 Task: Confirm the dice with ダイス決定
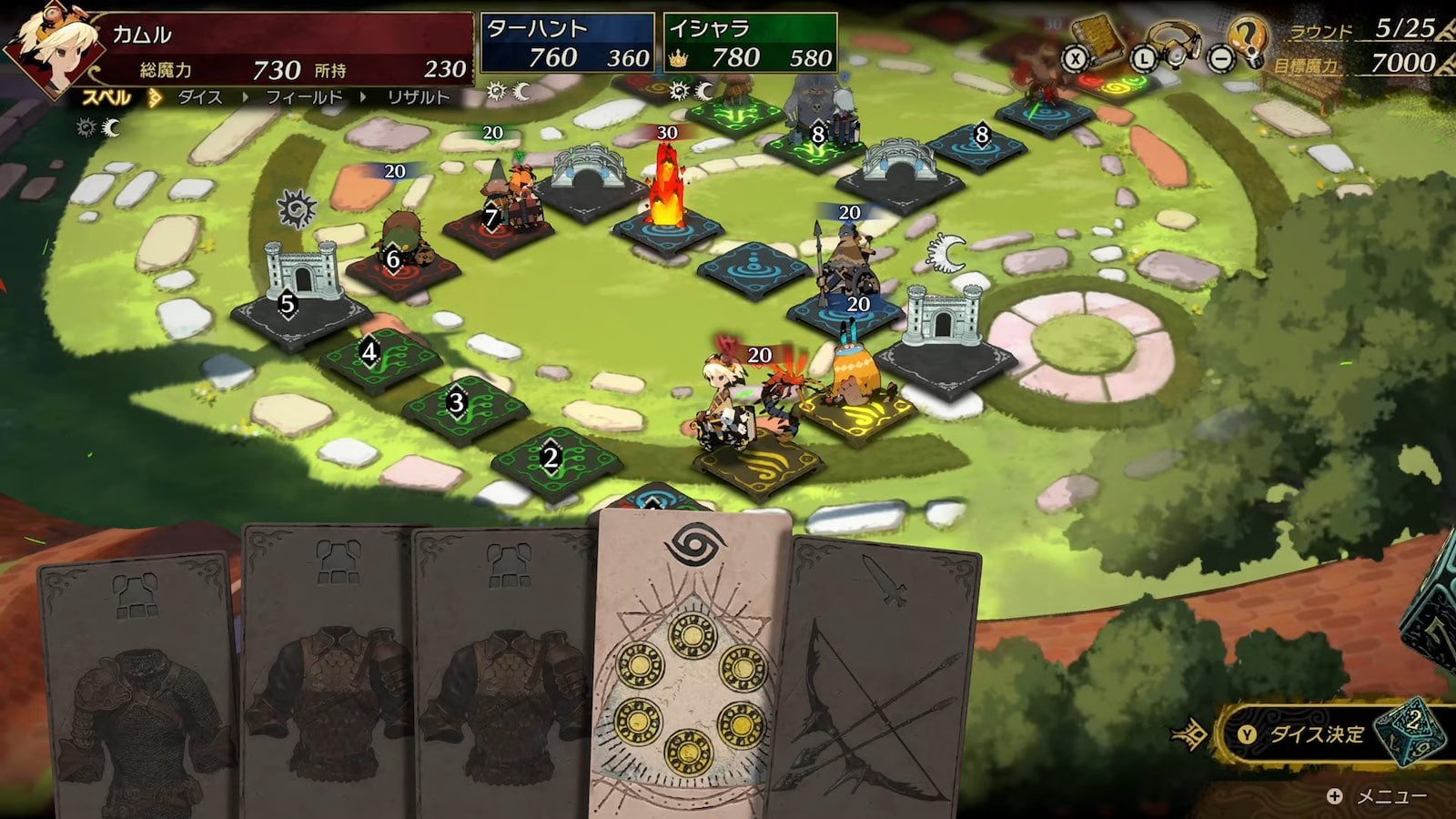point(1317,733)
